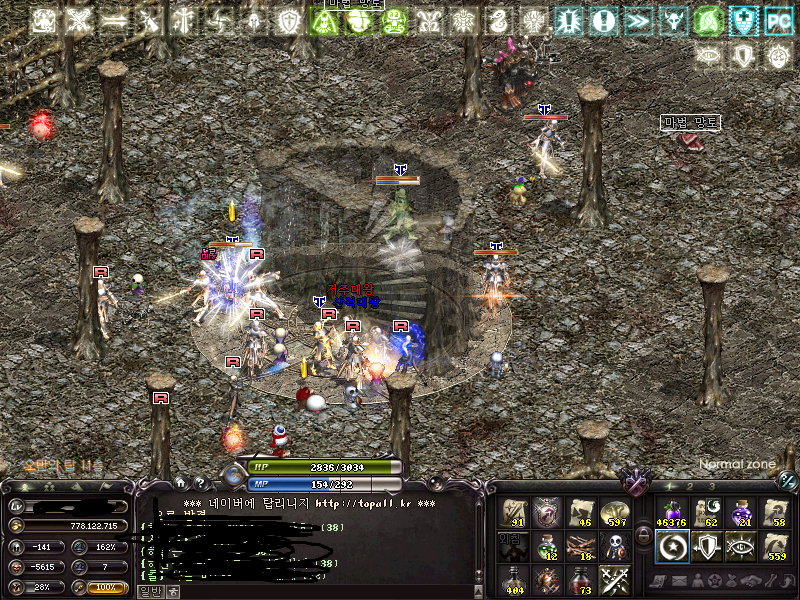Use the scroll stack of 559
800x600 pixels.
pos(775,546)
